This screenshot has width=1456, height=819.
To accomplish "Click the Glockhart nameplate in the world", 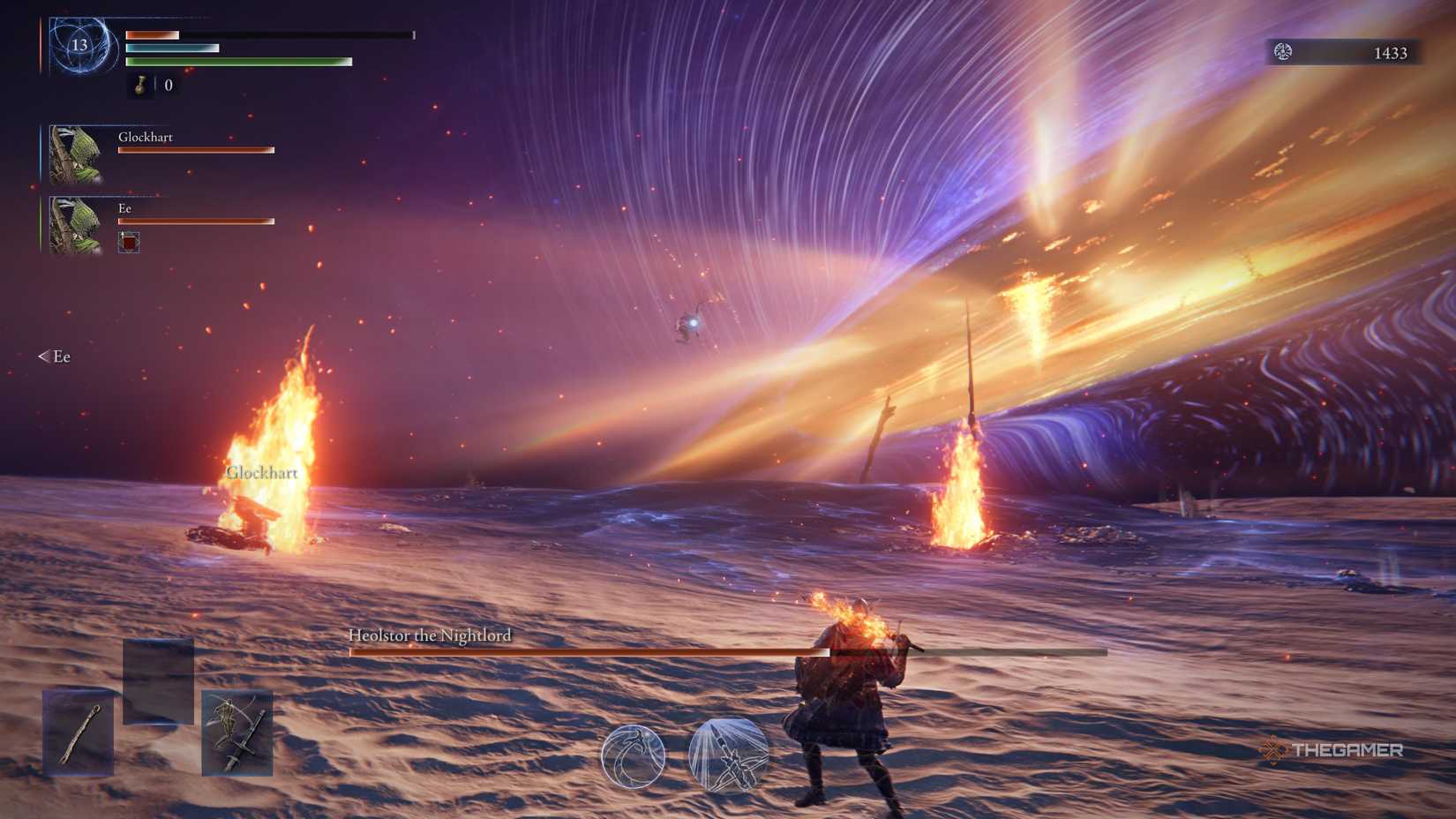I will coord(263,472).
